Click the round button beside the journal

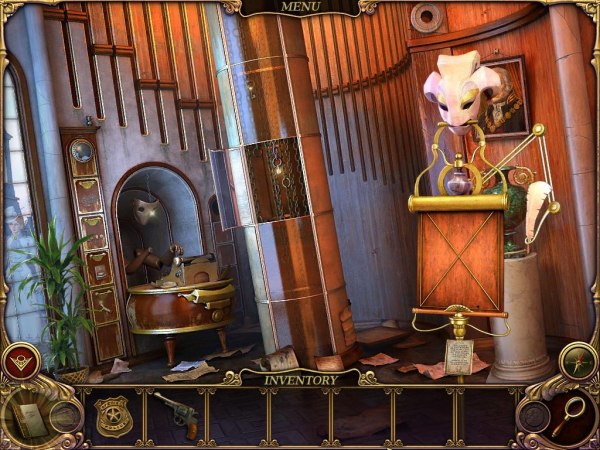pyautogui.click(x=66, y=416)
